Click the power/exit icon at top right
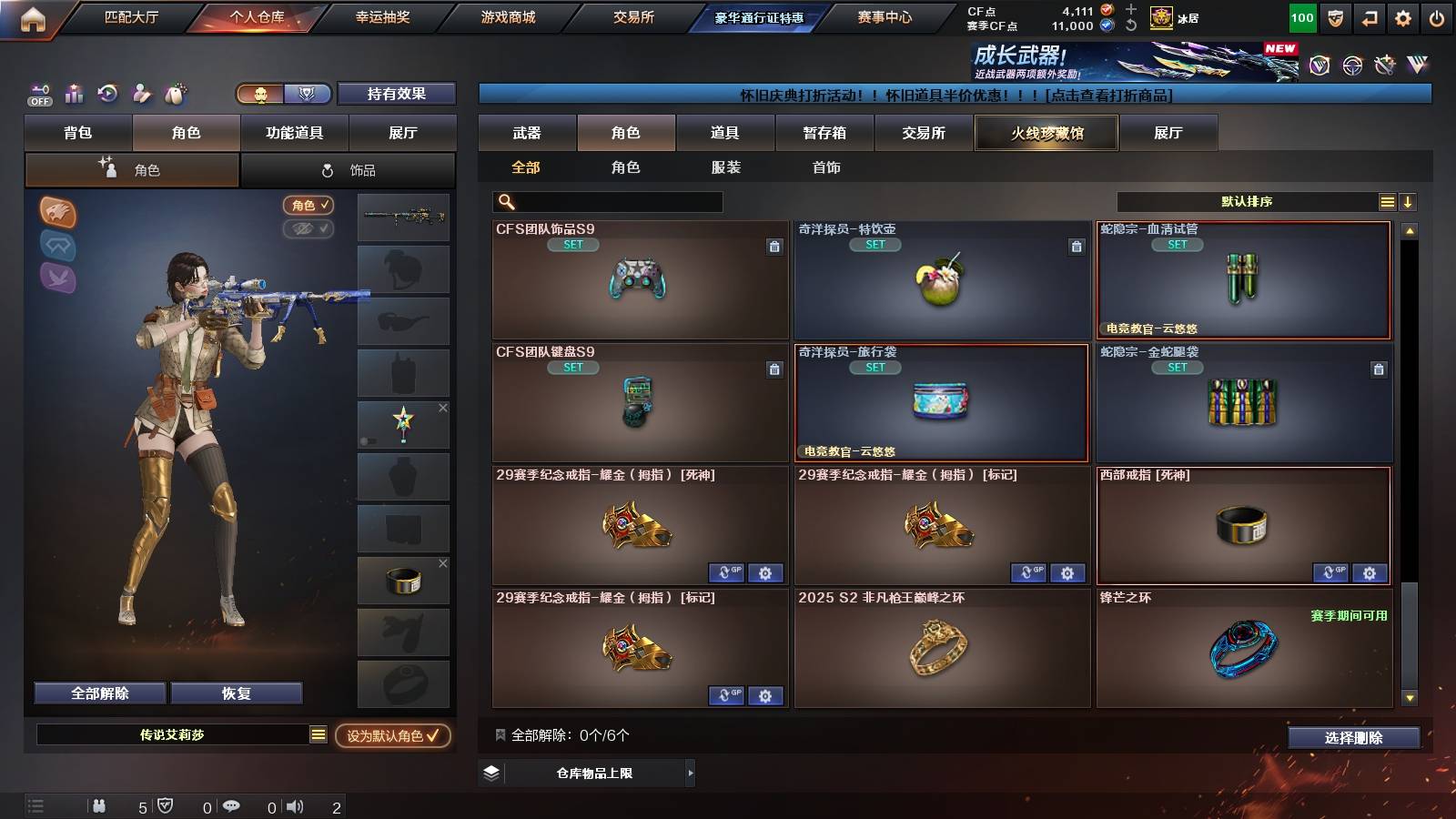 coord(1436,16)
